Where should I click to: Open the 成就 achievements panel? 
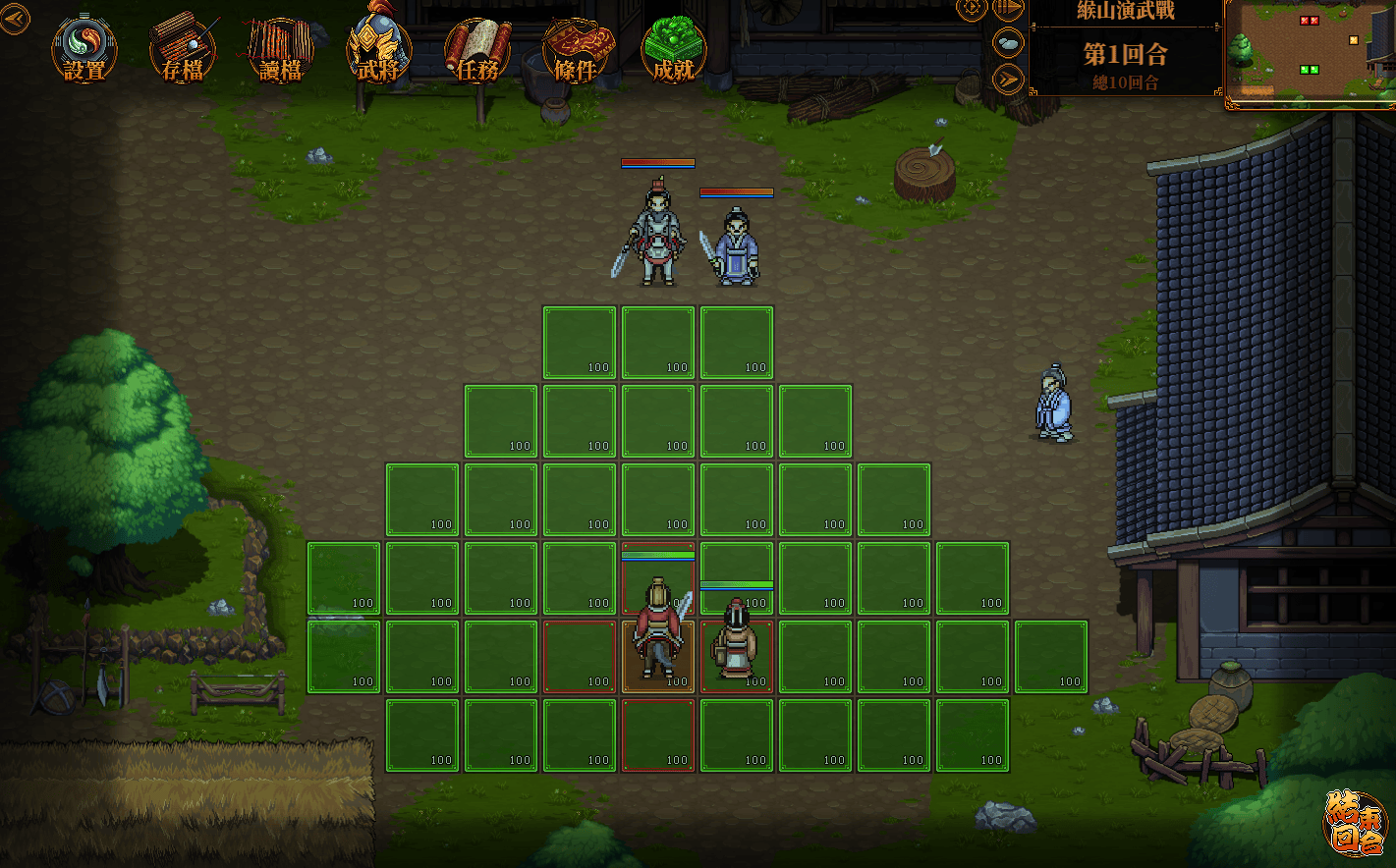coord(674,51)
